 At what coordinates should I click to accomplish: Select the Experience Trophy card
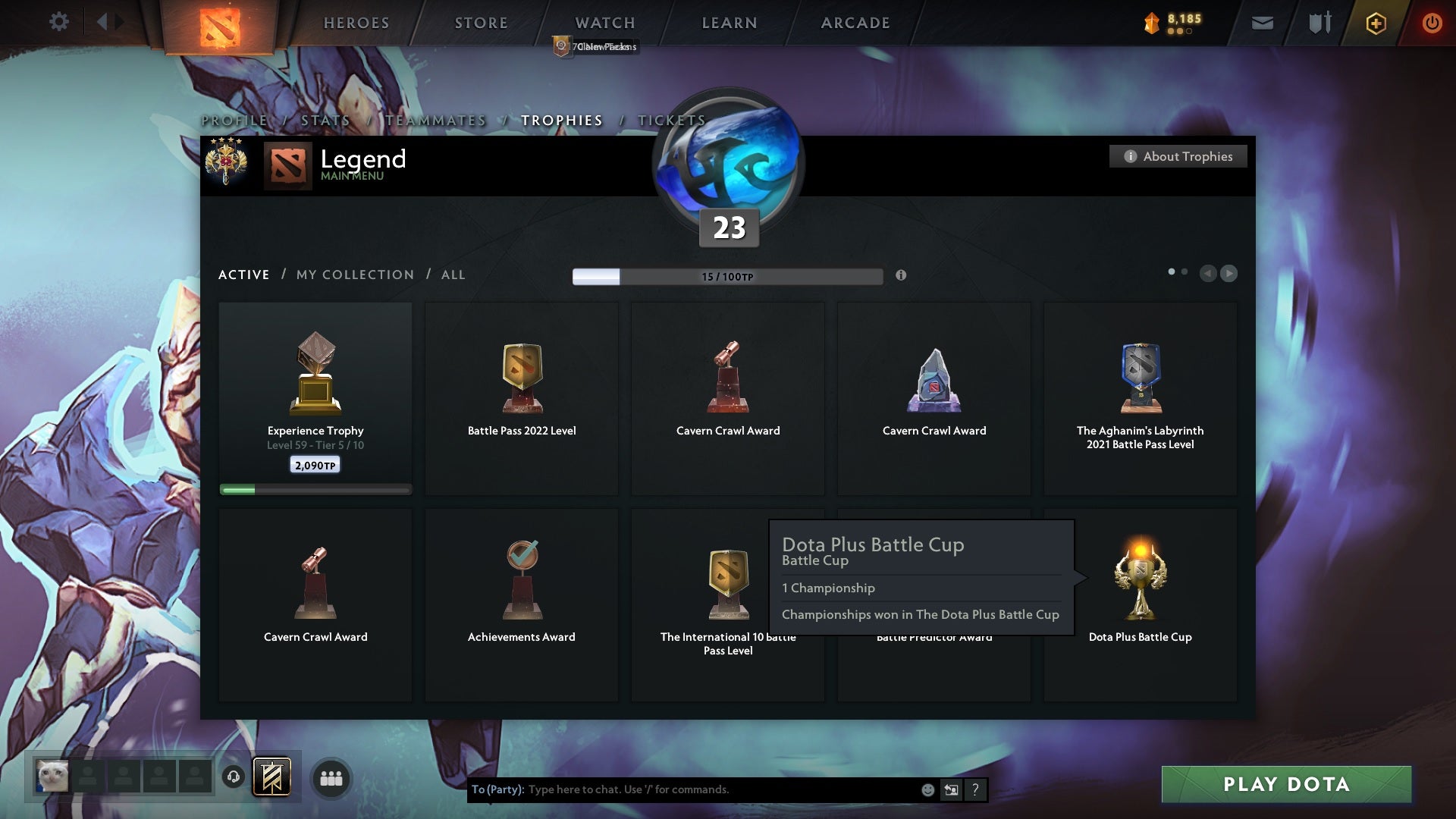click(315, 394)
